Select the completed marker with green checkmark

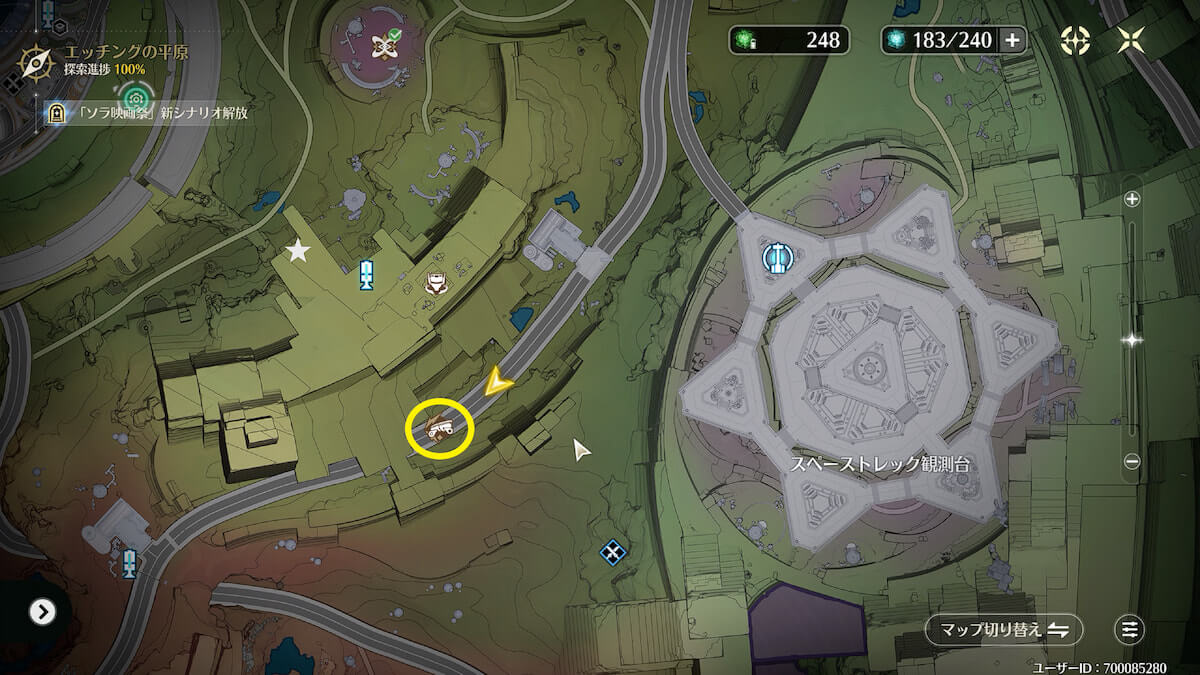click(x=383, y=45)
